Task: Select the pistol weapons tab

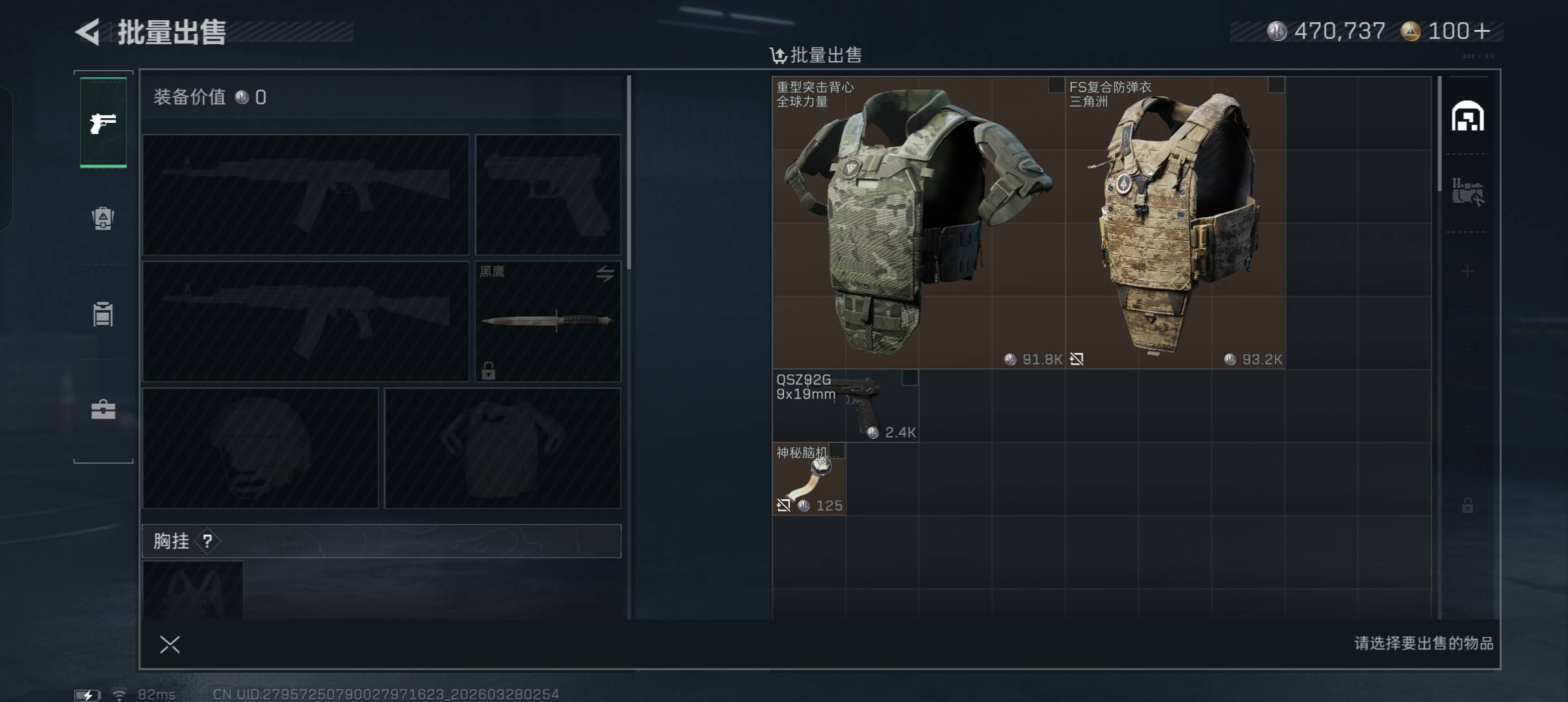Action: tap(103, 122)
